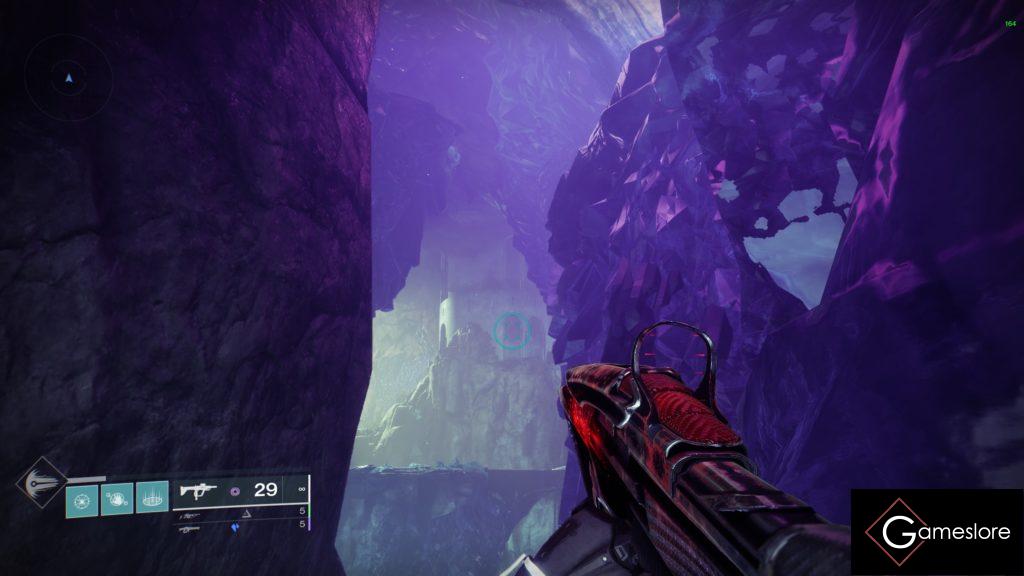Click the circular radar in the corner

pyautogui.click(x=68, y=77)
